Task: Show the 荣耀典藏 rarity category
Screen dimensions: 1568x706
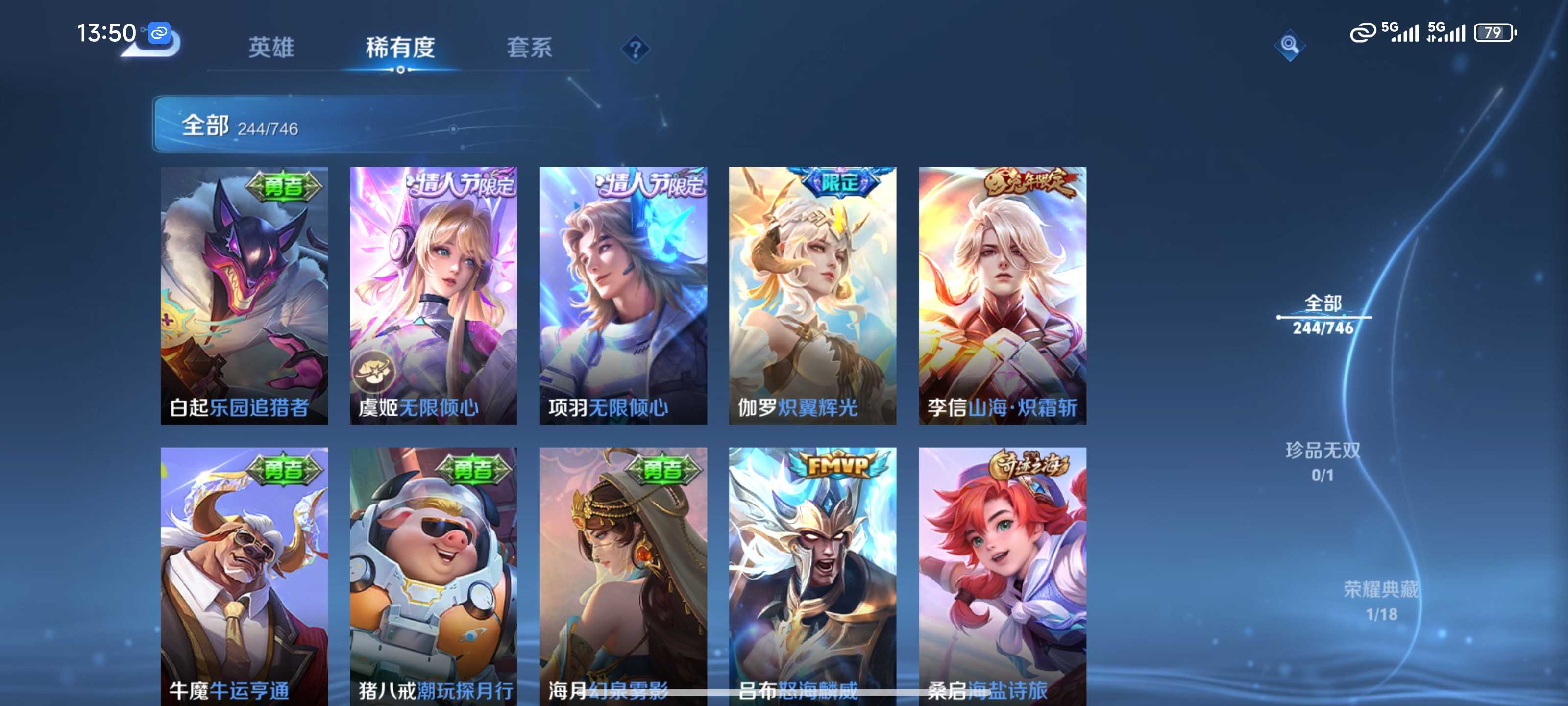Action: [x=1380, y=601]
